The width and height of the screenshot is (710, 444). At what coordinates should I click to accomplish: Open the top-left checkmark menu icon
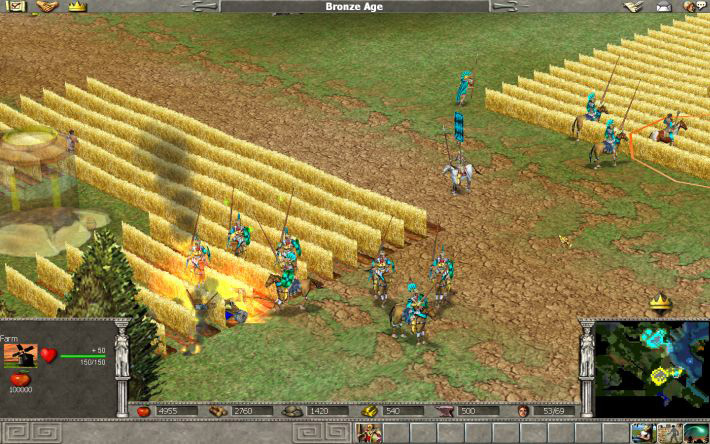14,6
